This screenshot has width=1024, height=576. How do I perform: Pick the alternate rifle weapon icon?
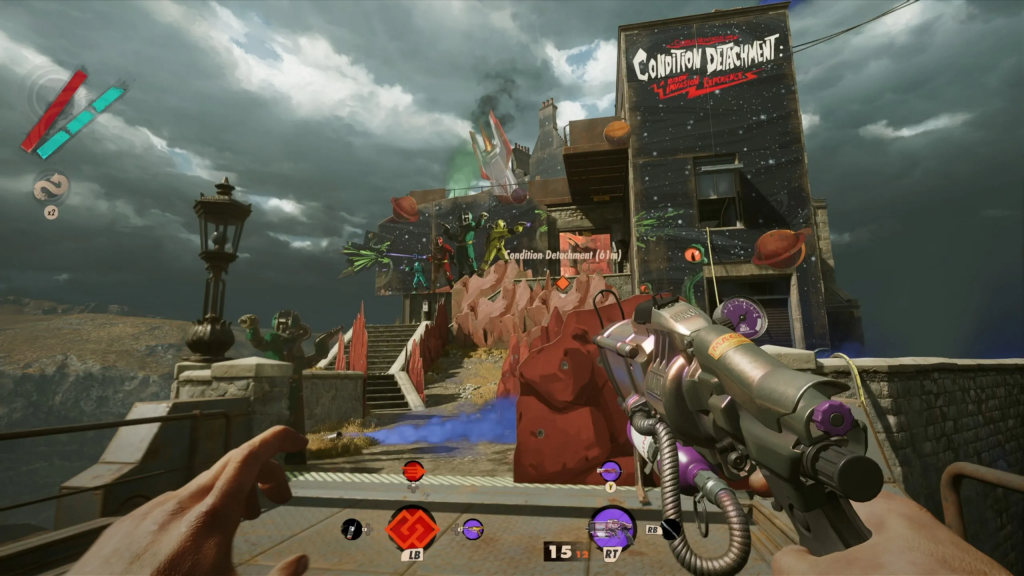(608, 469)
